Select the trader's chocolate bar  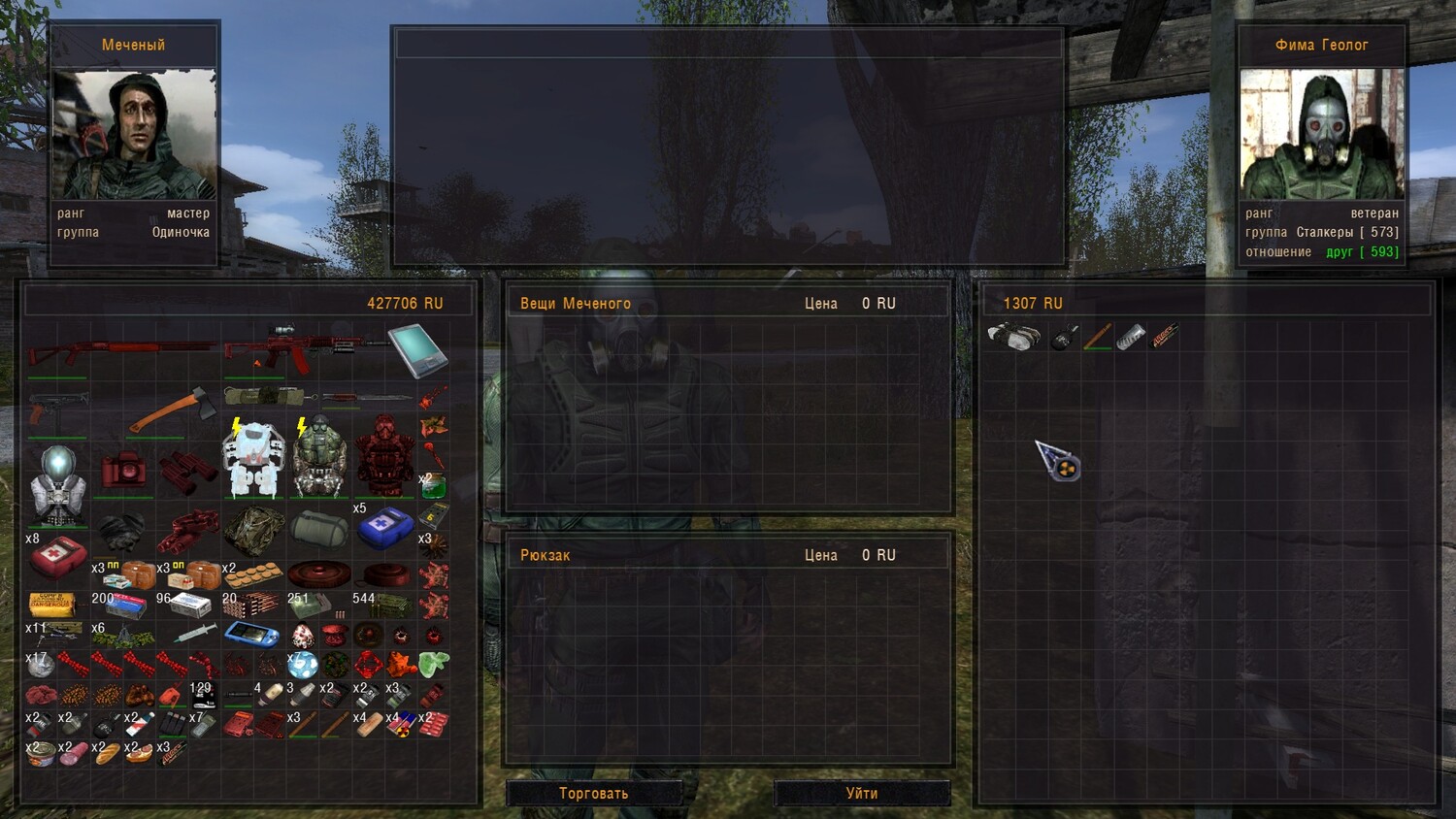1164,337
